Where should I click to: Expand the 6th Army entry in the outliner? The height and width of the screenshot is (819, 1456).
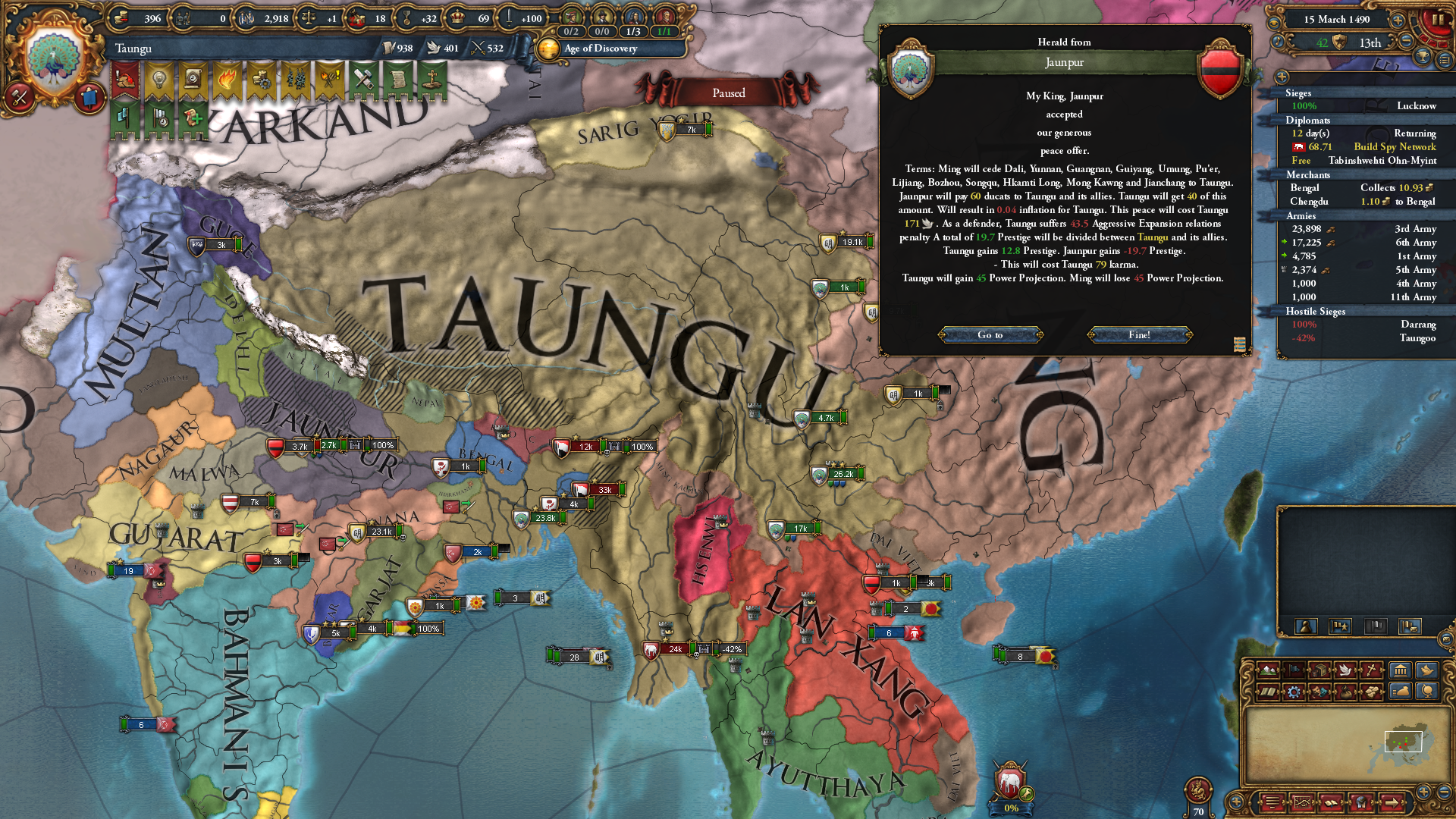point(1285,243)
